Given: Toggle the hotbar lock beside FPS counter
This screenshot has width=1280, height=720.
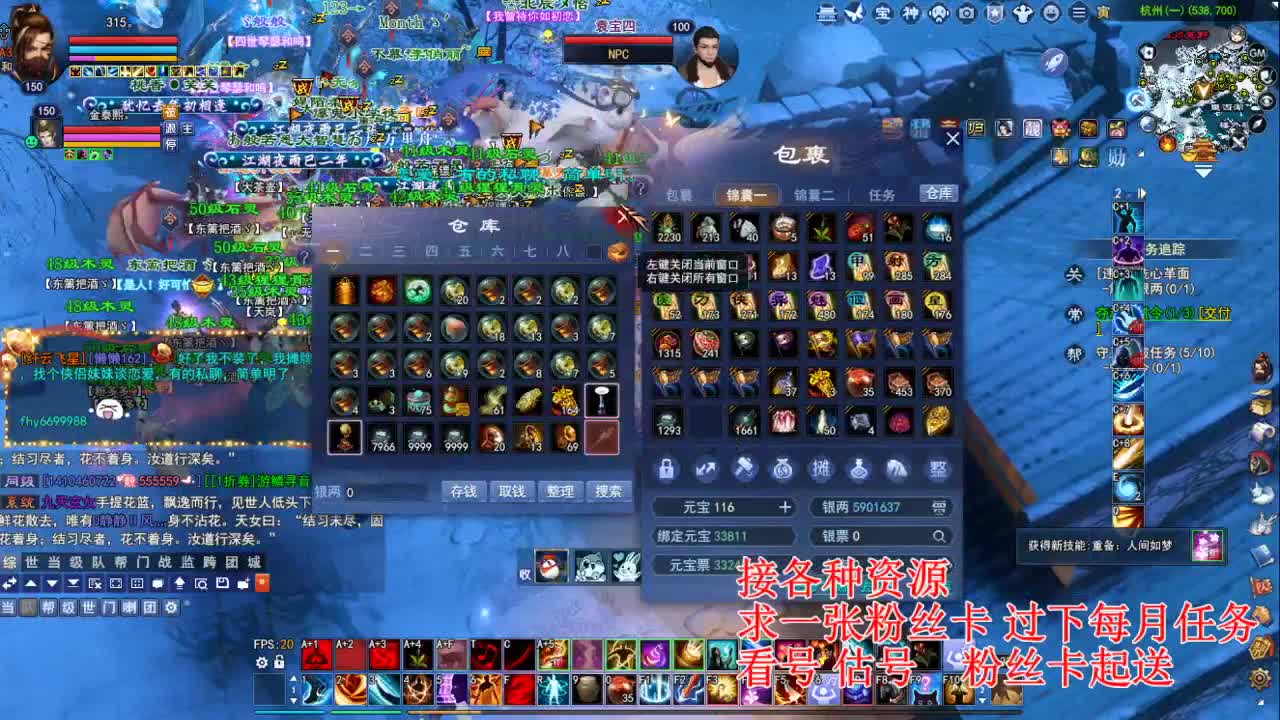Looking at the screenshot, I should [x=279, y=663].
